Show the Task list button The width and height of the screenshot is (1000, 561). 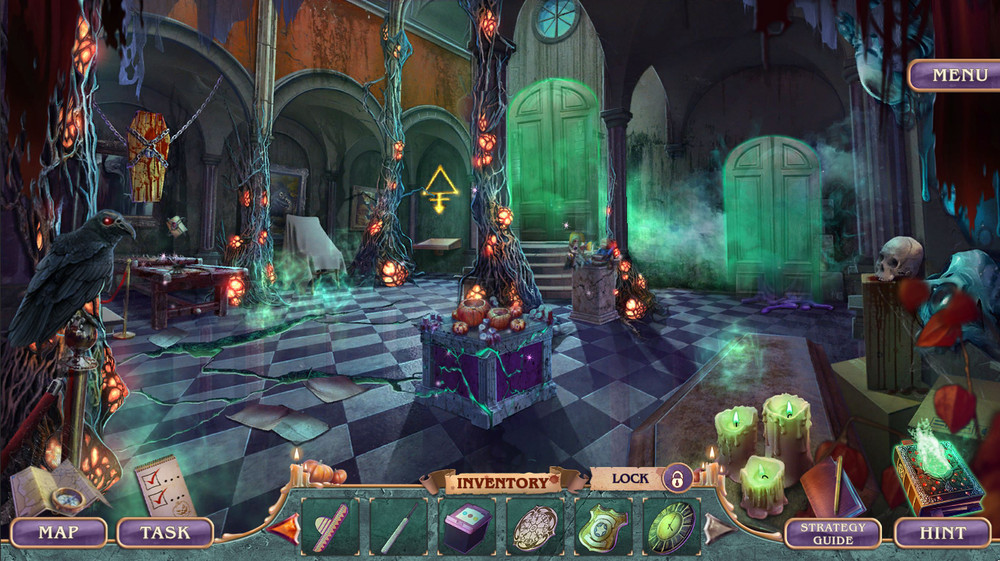[x=165, y=532]
